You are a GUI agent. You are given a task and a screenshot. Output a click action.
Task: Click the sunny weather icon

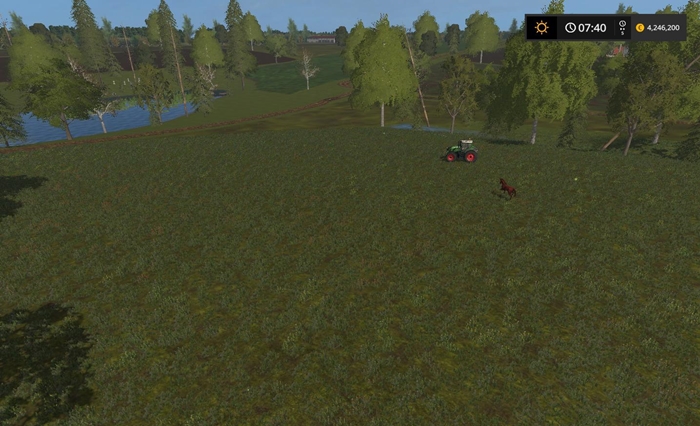pyautogui.click(x=541, y=28)
